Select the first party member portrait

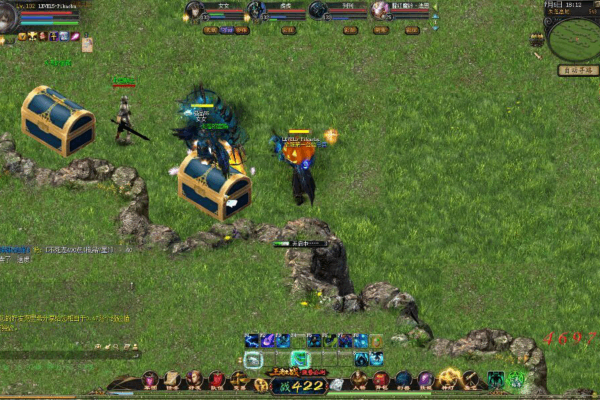(195, 11)
